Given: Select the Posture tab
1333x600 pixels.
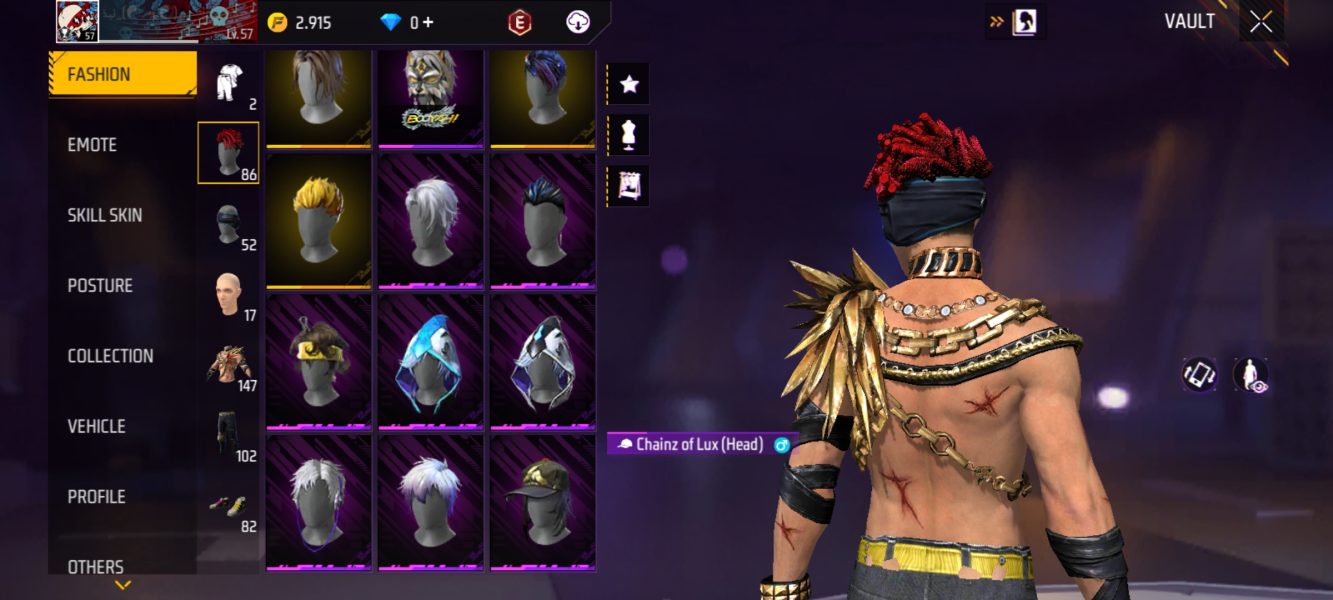Looking at the screenshot, I should pos(100,286).
